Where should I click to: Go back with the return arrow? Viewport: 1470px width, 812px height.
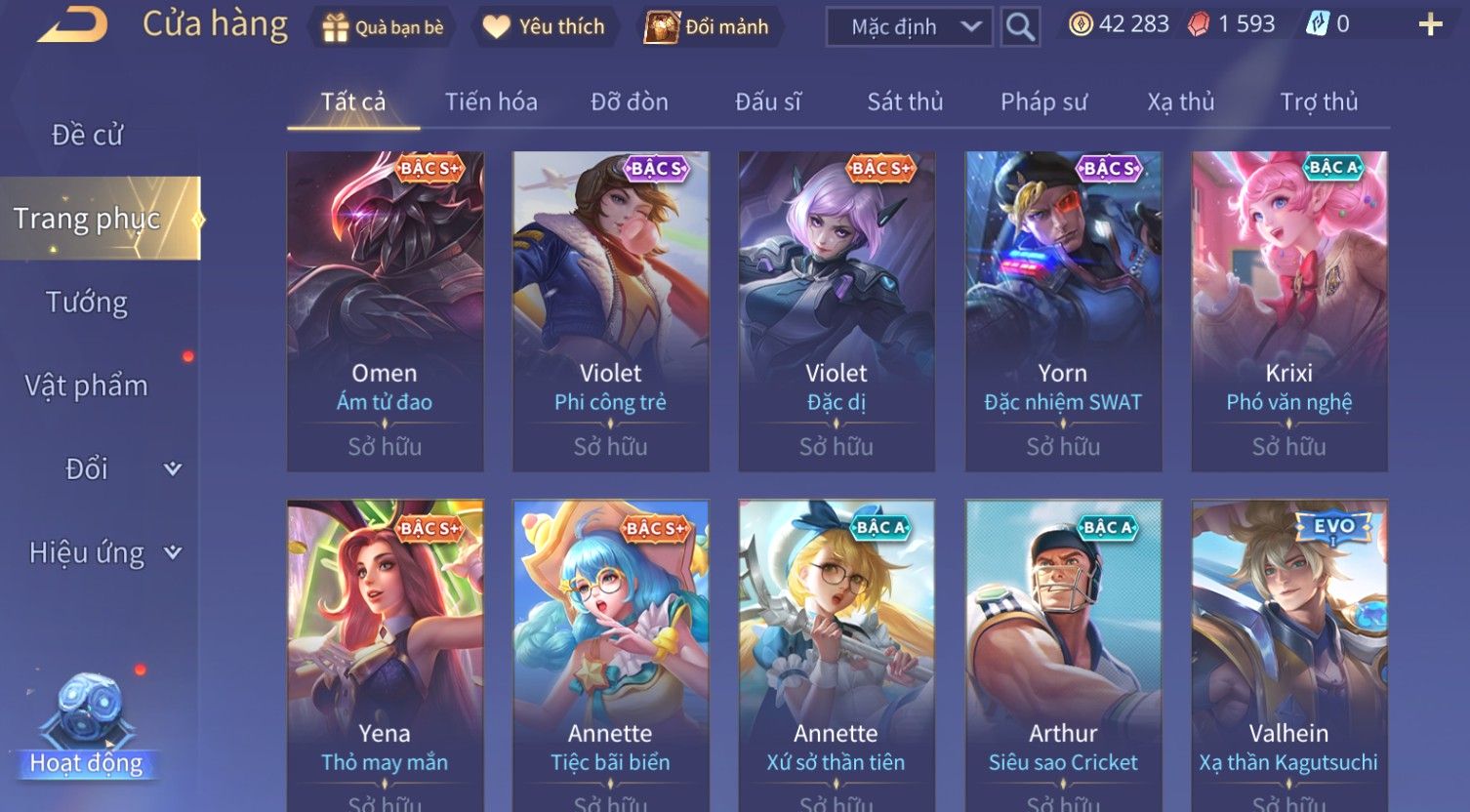pos(71,25)
